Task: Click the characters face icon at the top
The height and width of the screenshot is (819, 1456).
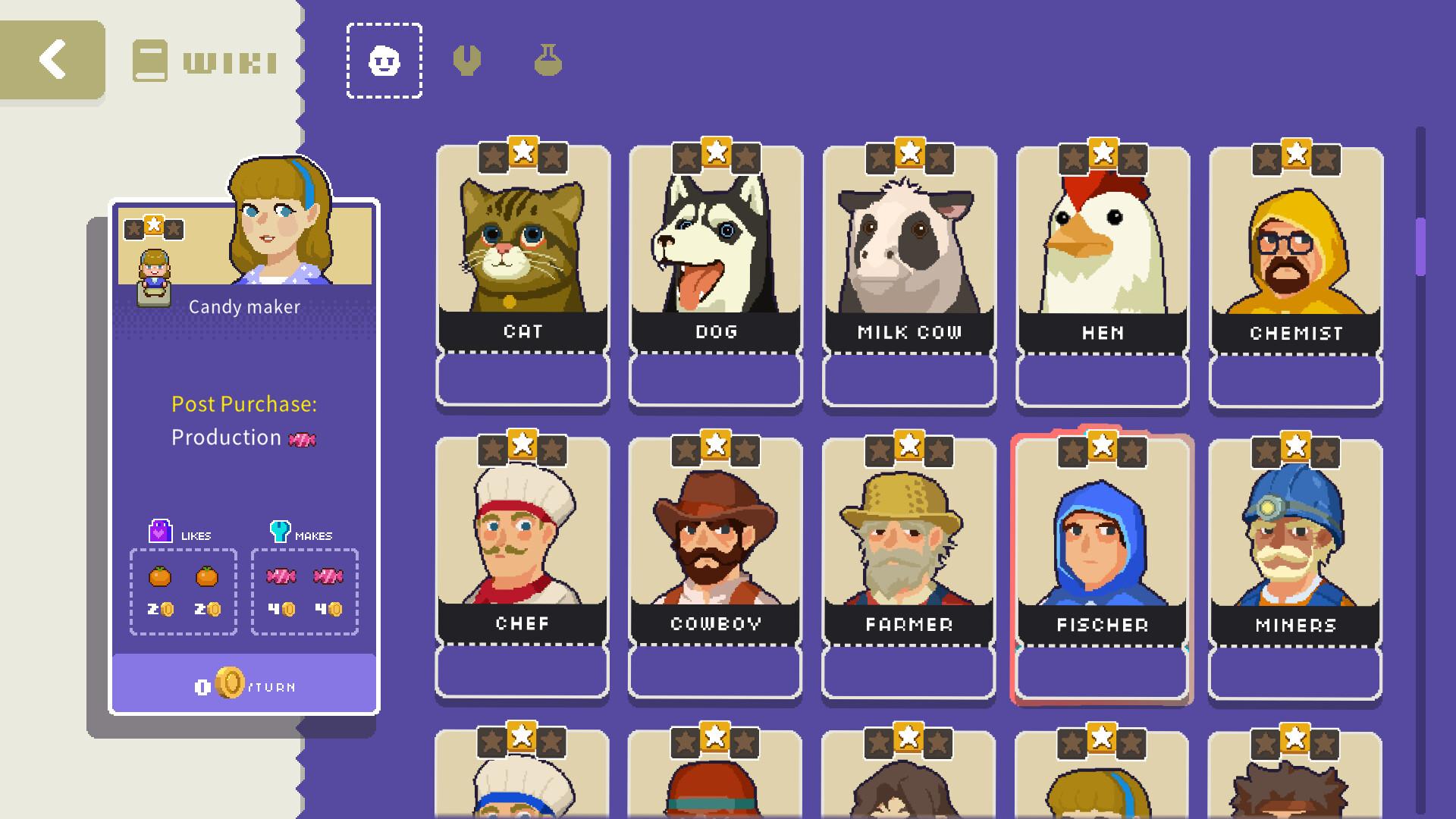Action: coord(383,61)
